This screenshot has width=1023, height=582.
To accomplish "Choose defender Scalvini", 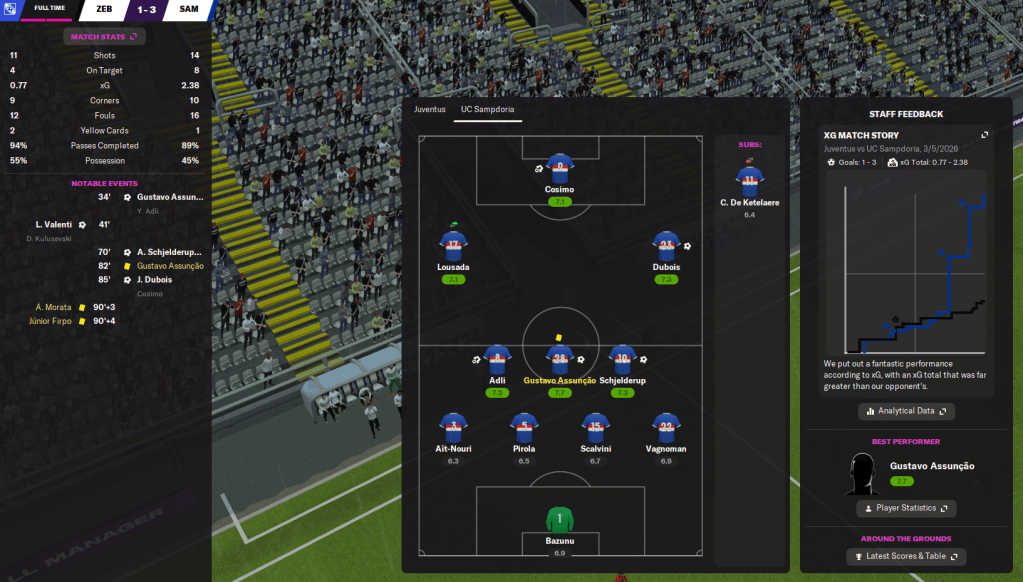I will pos(595,428).
